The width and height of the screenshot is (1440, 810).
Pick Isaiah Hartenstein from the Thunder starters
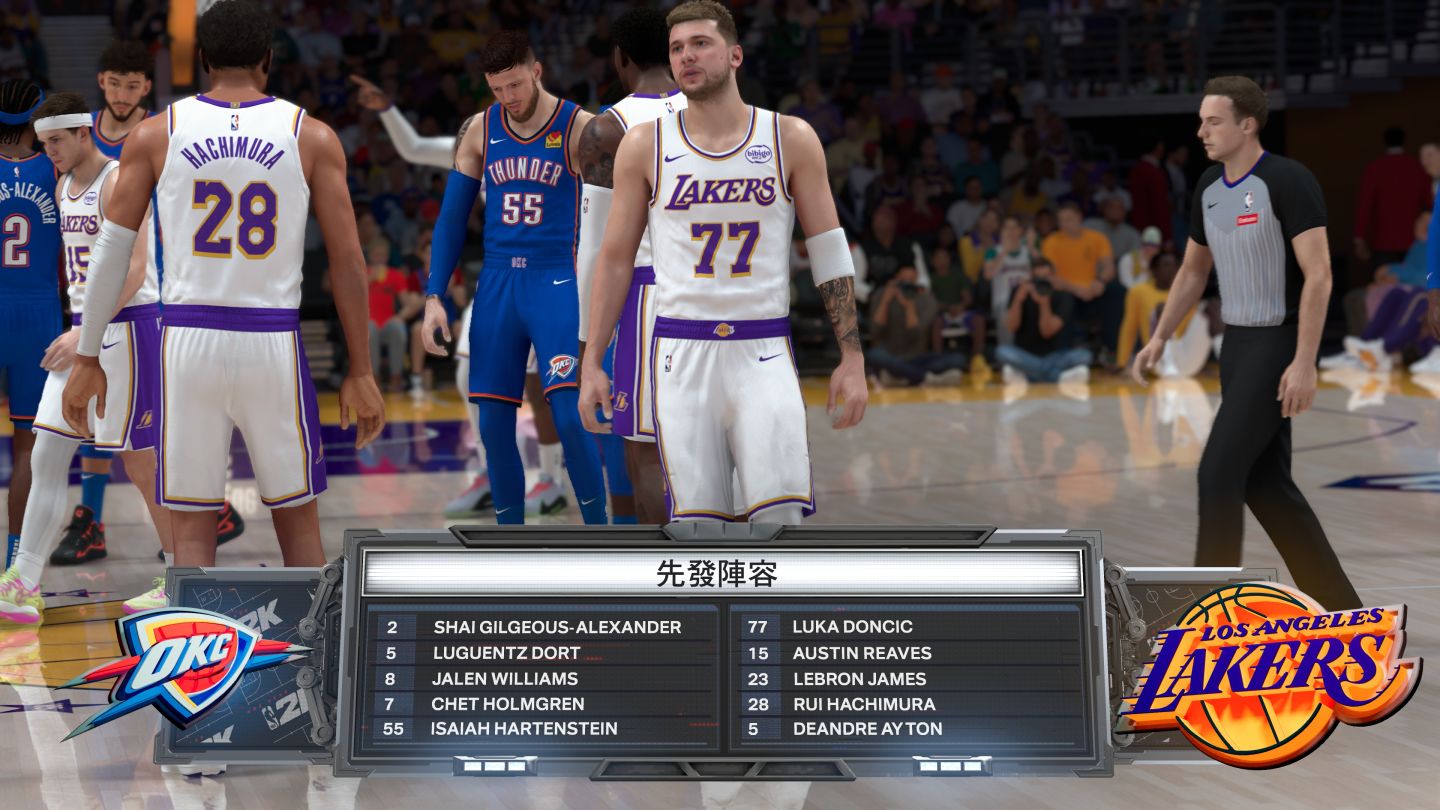click(x=523, y=729)
